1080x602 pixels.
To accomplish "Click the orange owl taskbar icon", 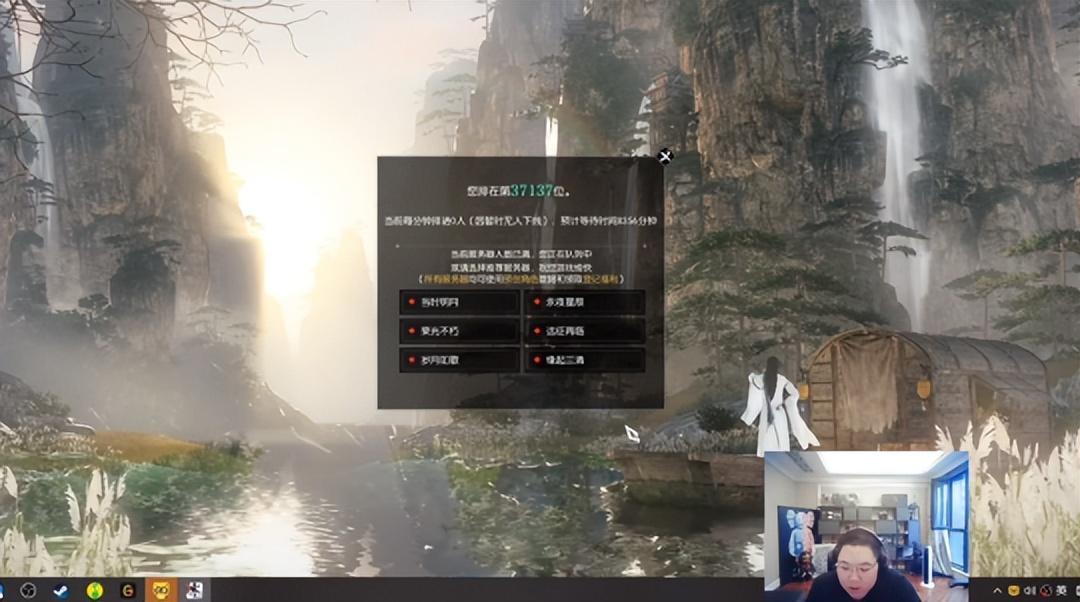I will pyautogui.click(x=160, y=590).
